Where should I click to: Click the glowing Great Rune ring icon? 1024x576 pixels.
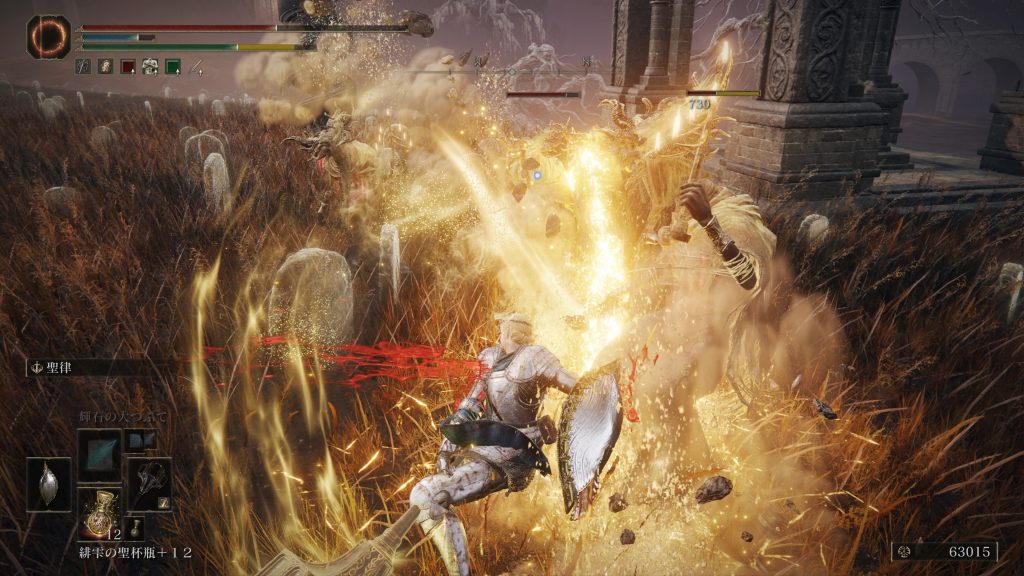[48, 36]
